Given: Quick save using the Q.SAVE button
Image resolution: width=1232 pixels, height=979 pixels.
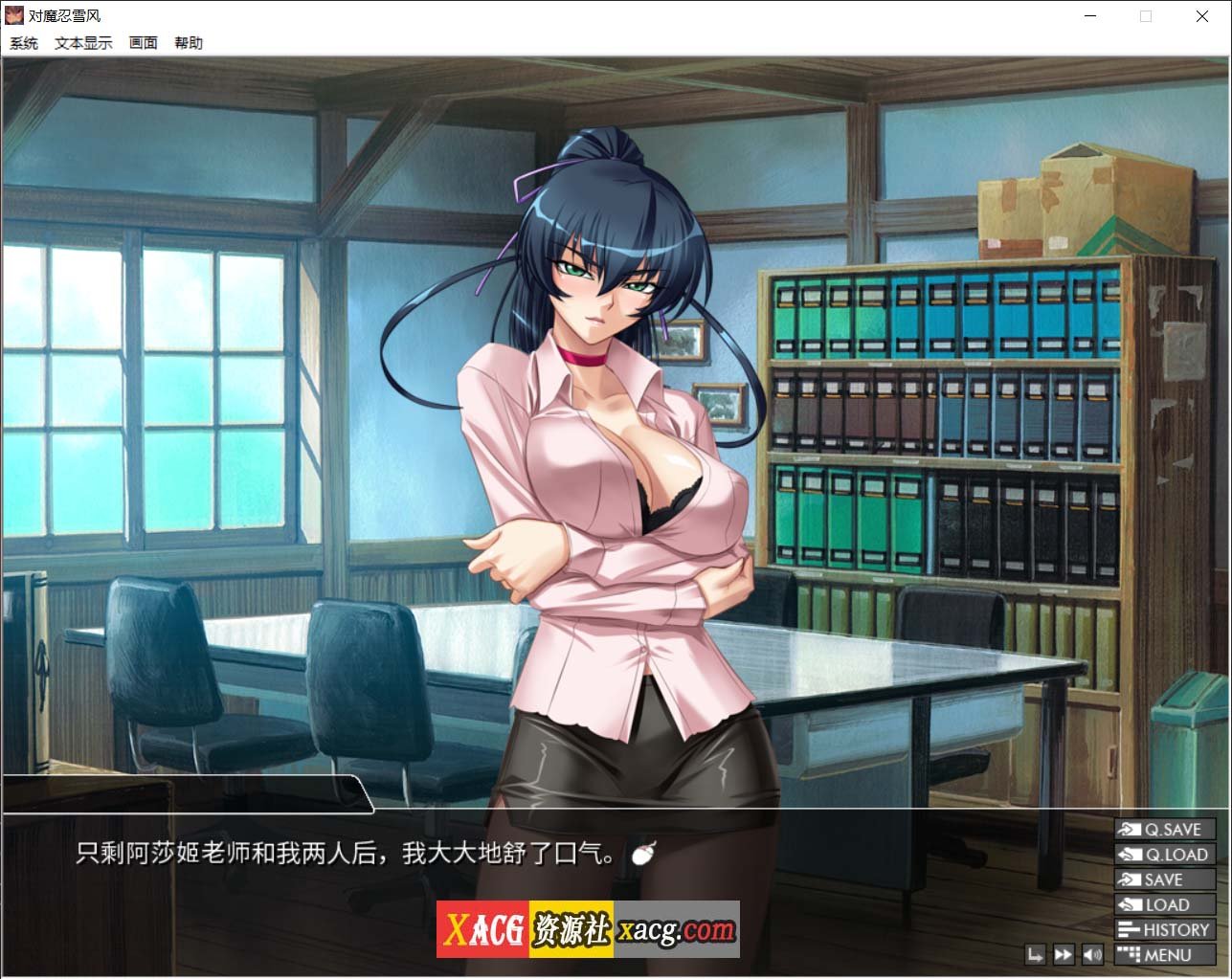Looking at the screenshot, I should point(1164,829).
